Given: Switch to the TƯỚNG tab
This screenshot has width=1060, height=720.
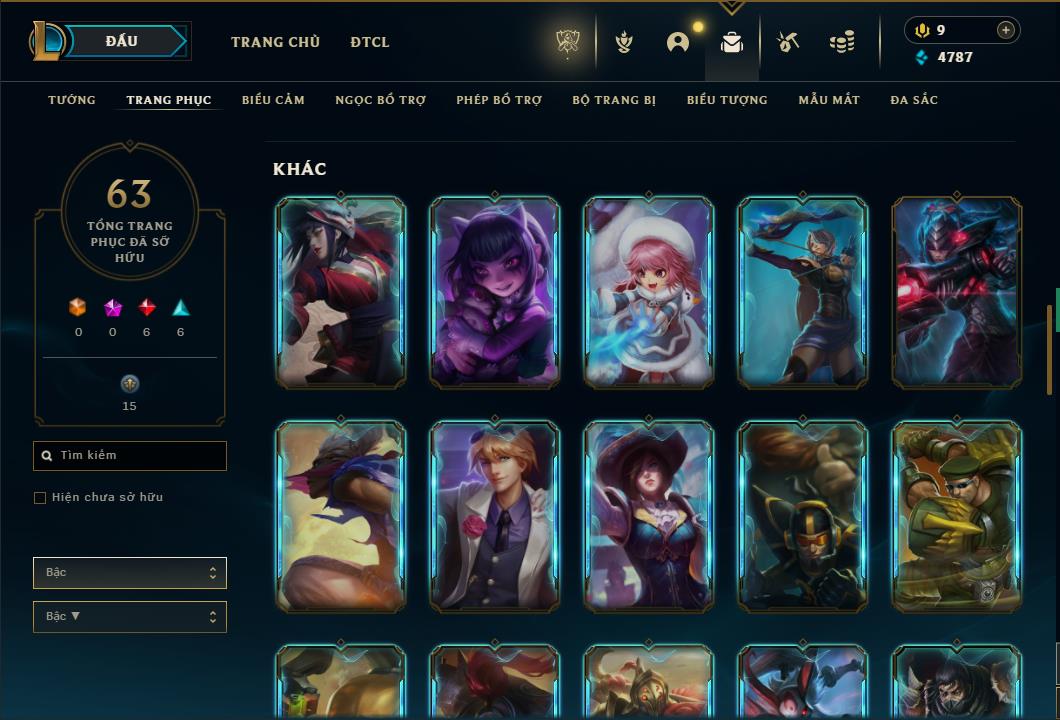Looking at the screenshot, I should tap(72, 100).
